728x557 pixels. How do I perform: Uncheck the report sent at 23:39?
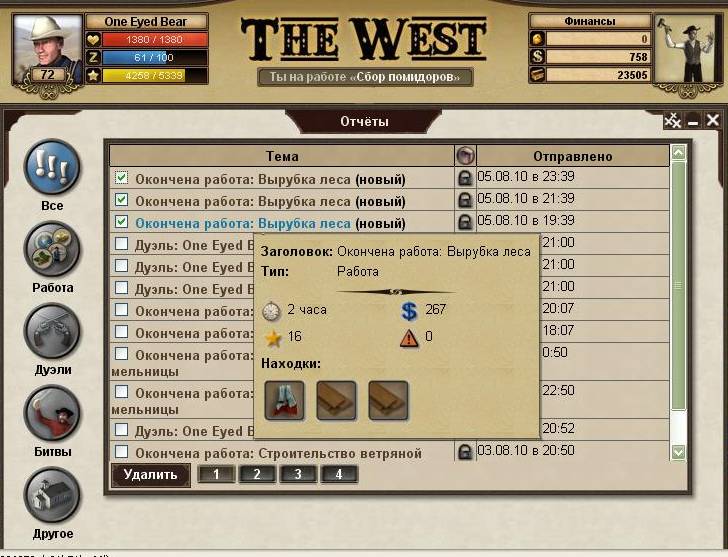[122, 178]
